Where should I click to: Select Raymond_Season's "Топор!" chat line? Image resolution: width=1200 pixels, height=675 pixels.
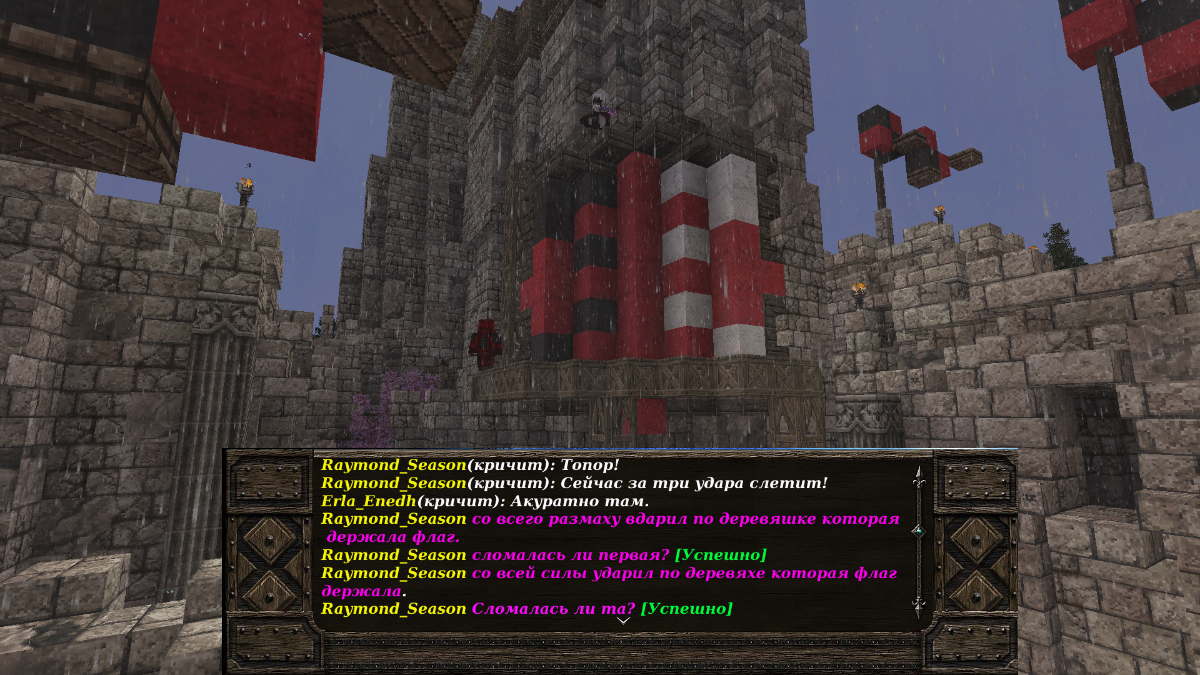470,465
